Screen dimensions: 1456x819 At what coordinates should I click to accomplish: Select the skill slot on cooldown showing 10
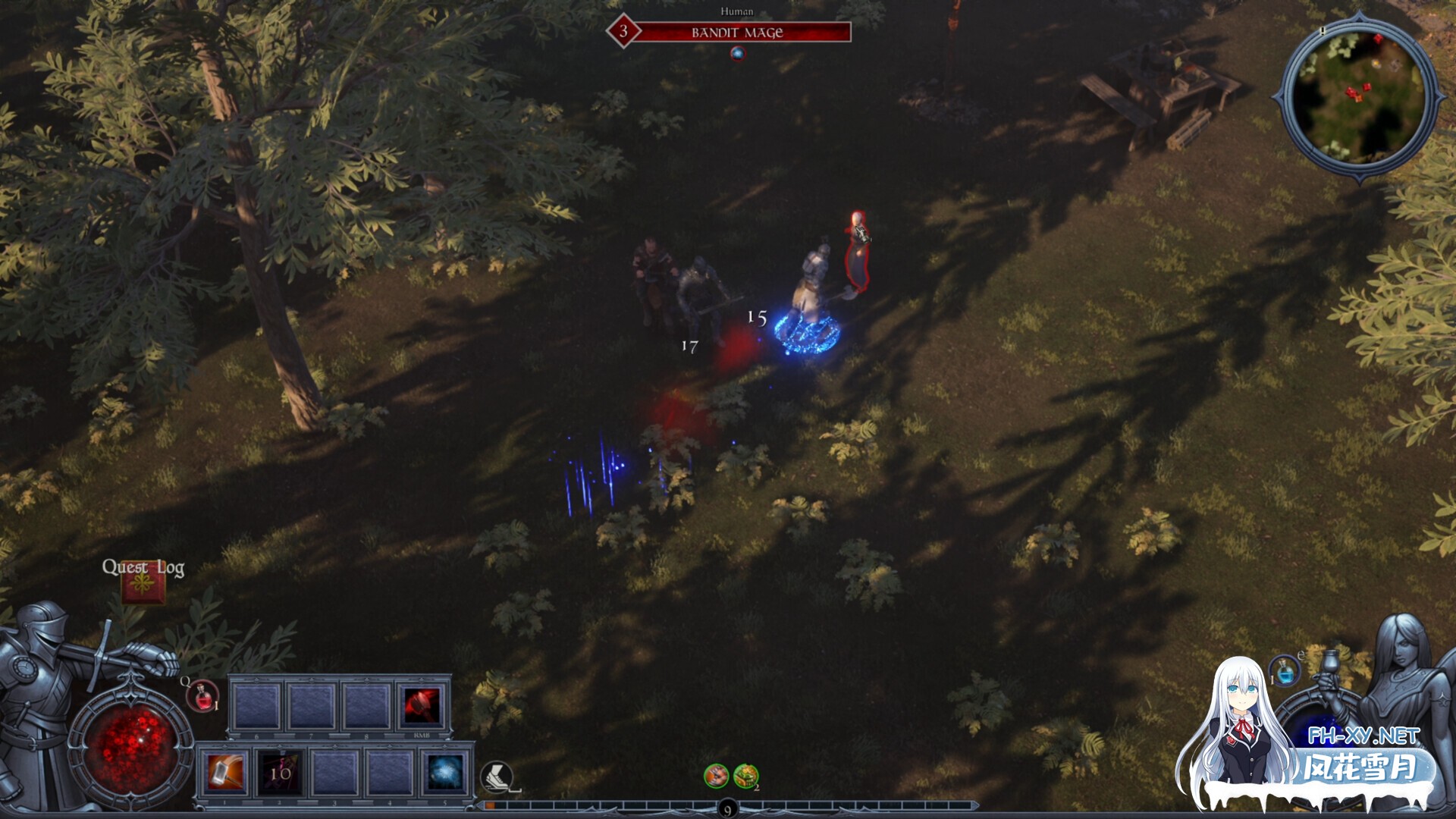pyautogui.click(x=280, y=772)
